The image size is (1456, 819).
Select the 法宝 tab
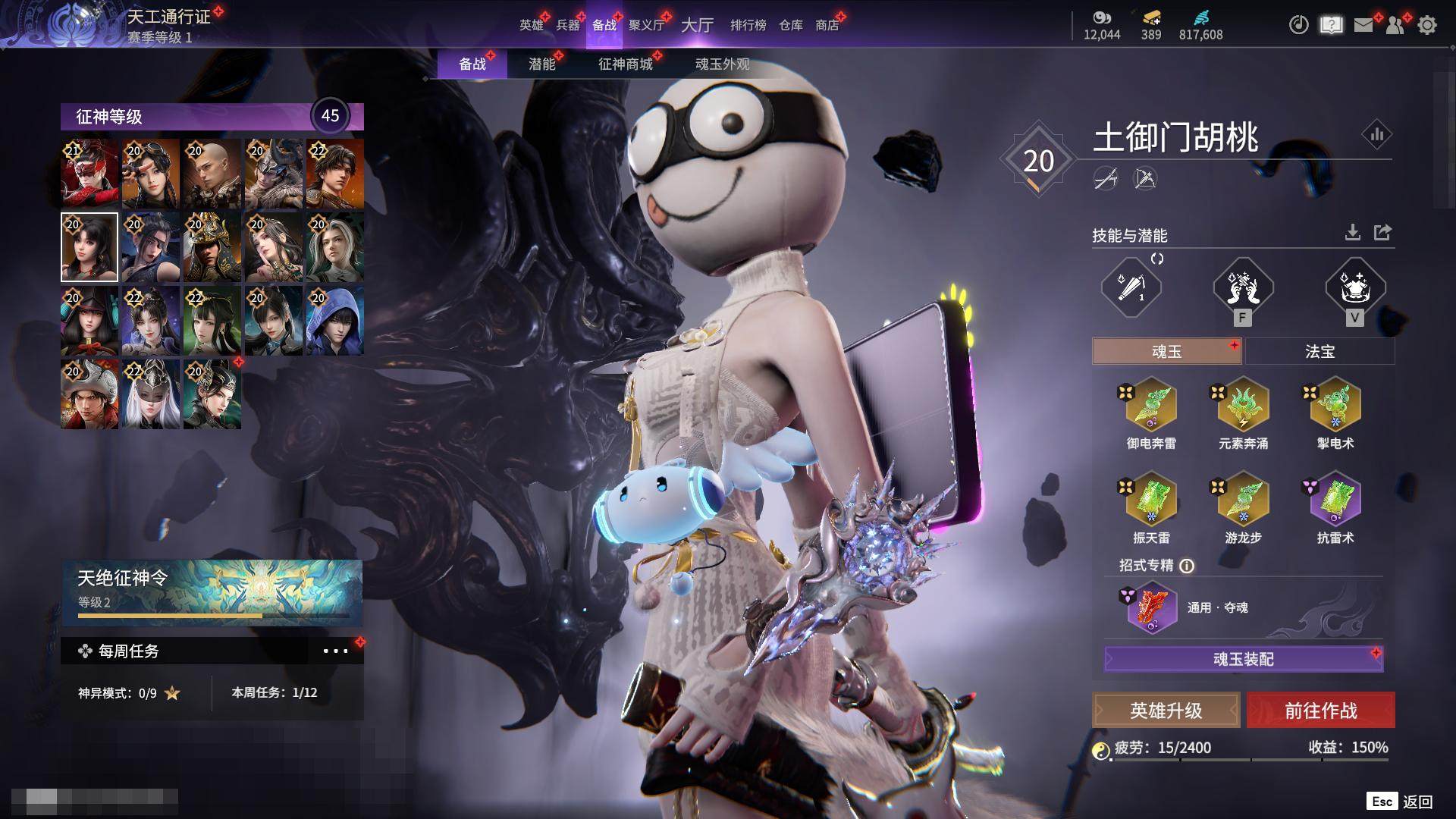click(1319, 351)
